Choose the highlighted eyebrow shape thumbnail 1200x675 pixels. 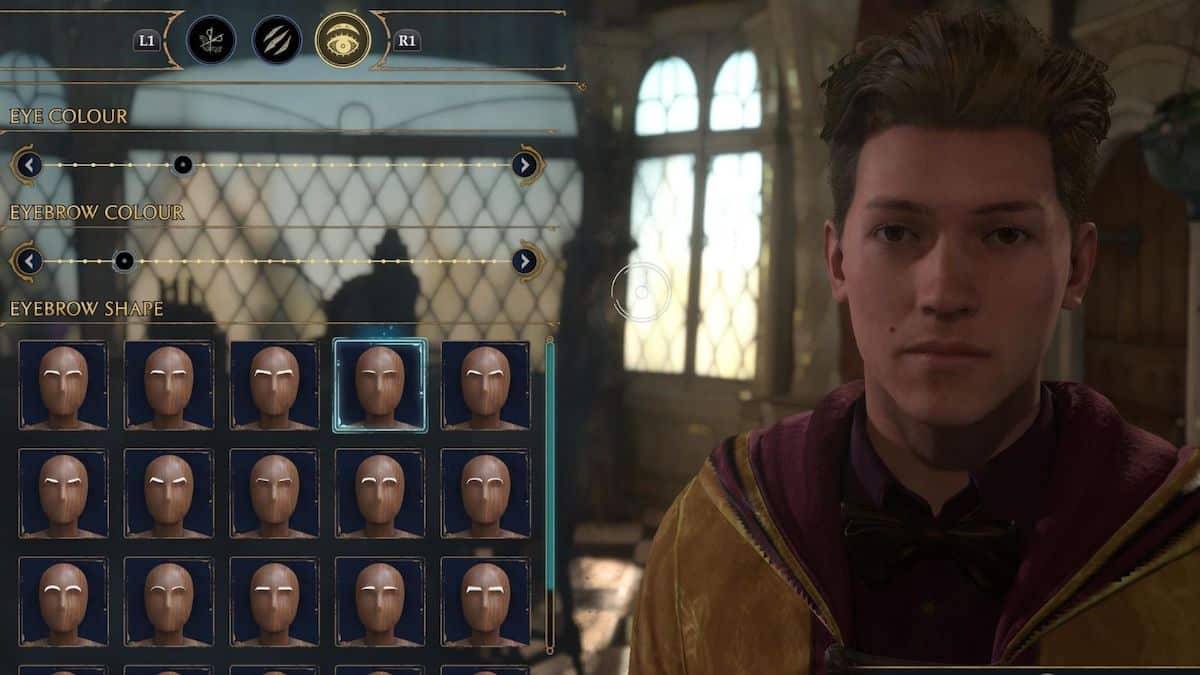coord(380,385)
